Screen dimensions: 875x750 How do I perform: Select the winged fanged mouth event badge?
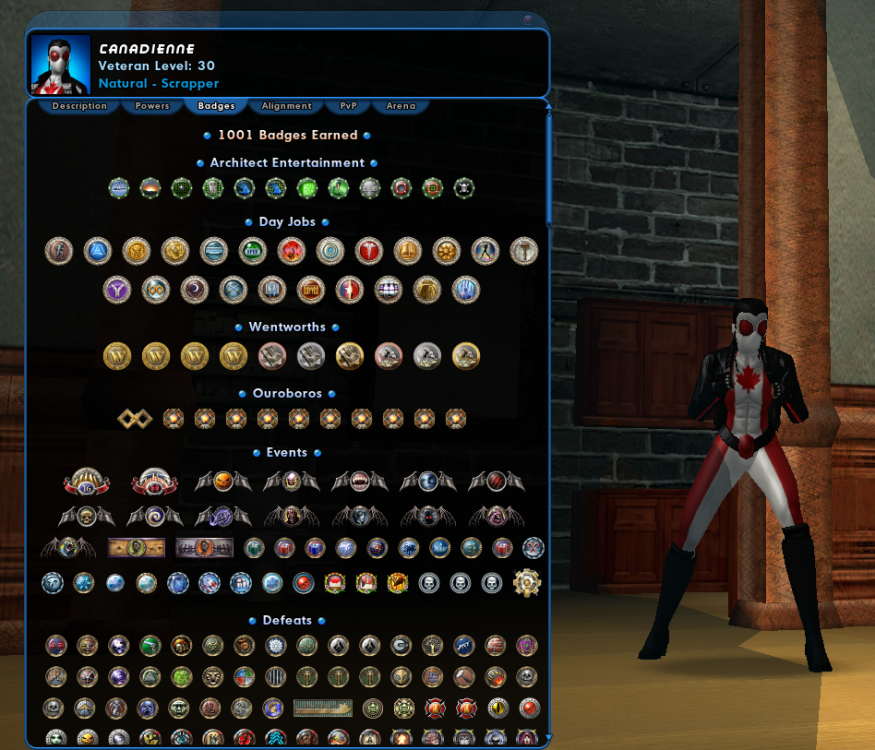360,482
